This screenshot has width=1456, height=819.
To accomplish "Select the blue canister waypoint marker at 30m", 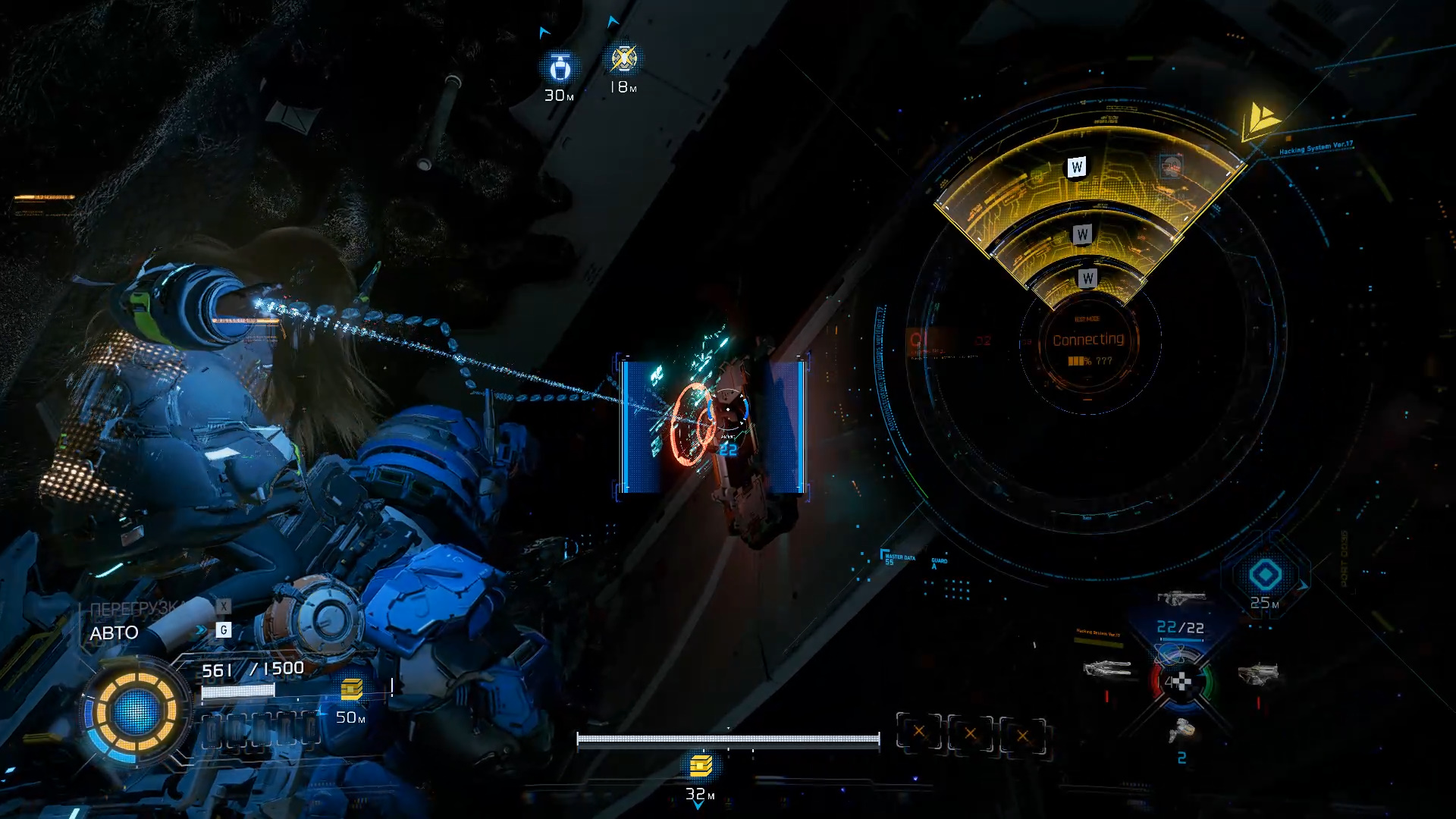I will pyautogui.click(x=560, y=68).
